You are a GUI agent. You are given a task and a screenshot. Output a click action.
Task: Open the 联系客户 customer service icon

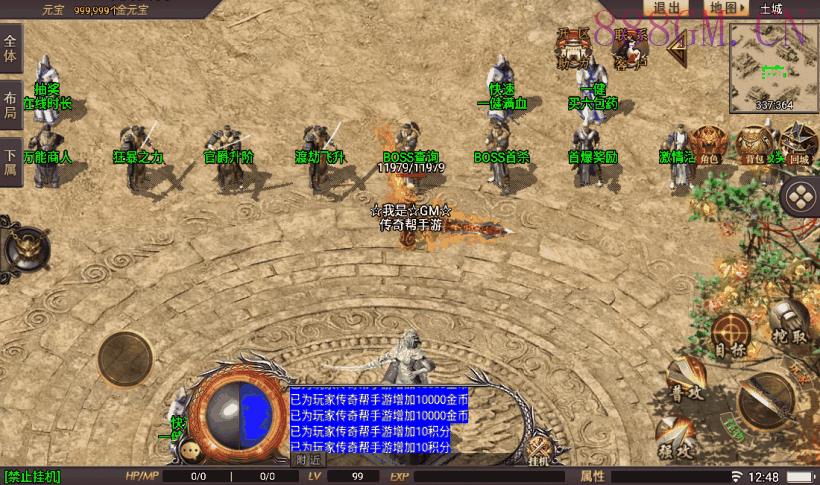click(631, 48)
